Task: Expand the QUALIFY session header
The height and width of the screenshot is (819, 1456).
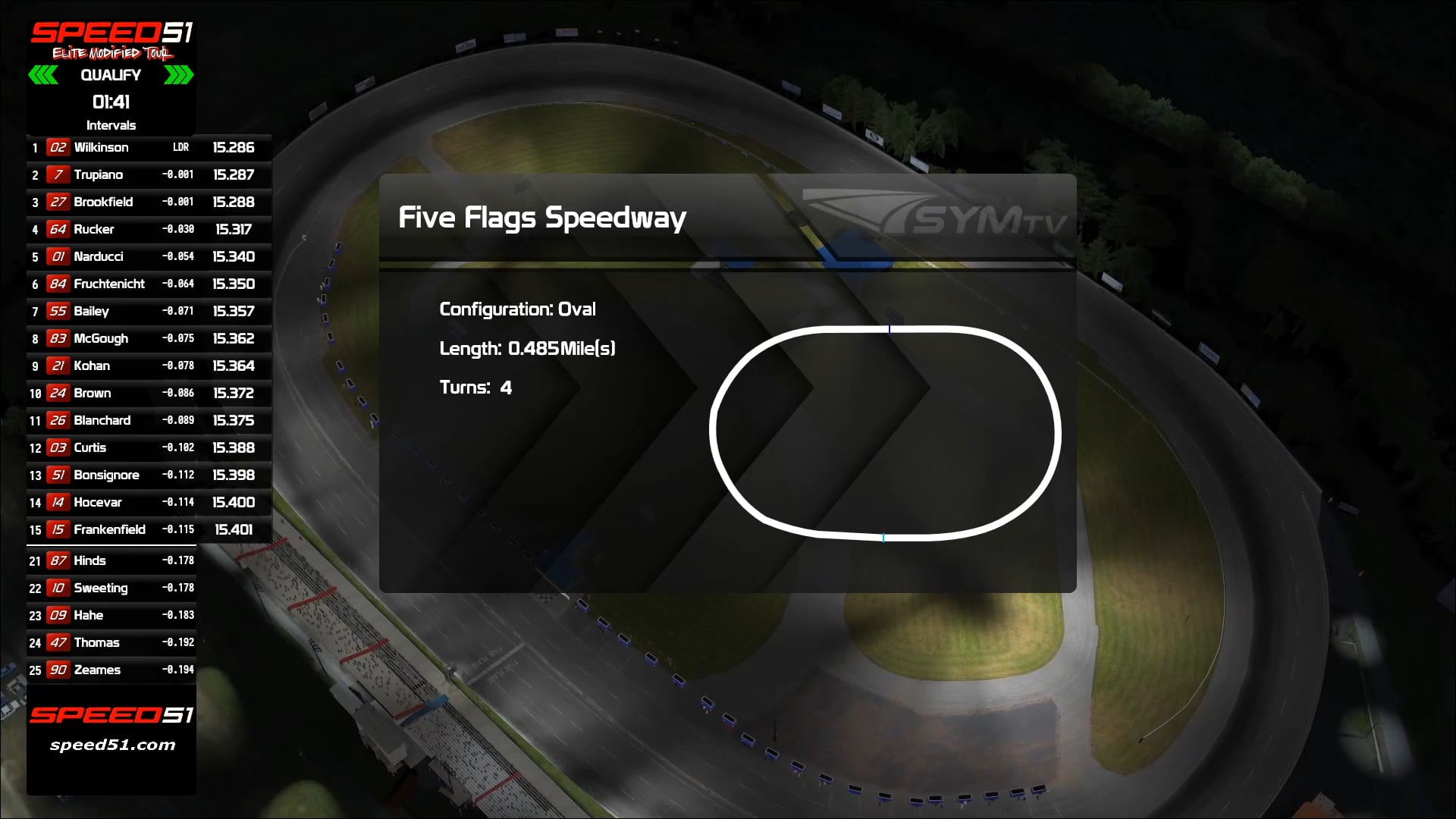Action: (x=111, y=75)
